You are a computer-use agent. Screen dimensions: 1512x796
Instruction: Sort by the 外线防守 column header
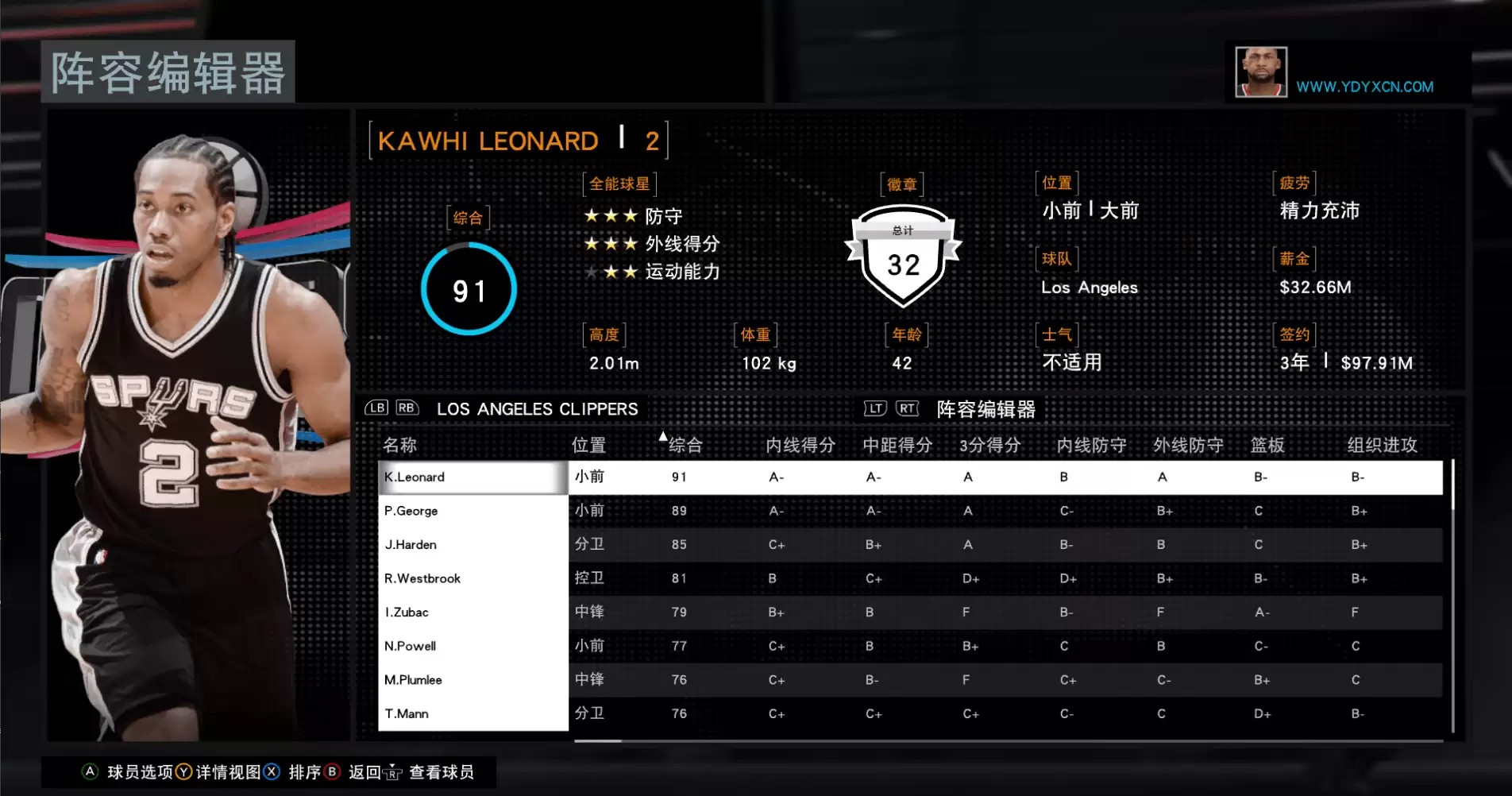(x=1188, y=445)
